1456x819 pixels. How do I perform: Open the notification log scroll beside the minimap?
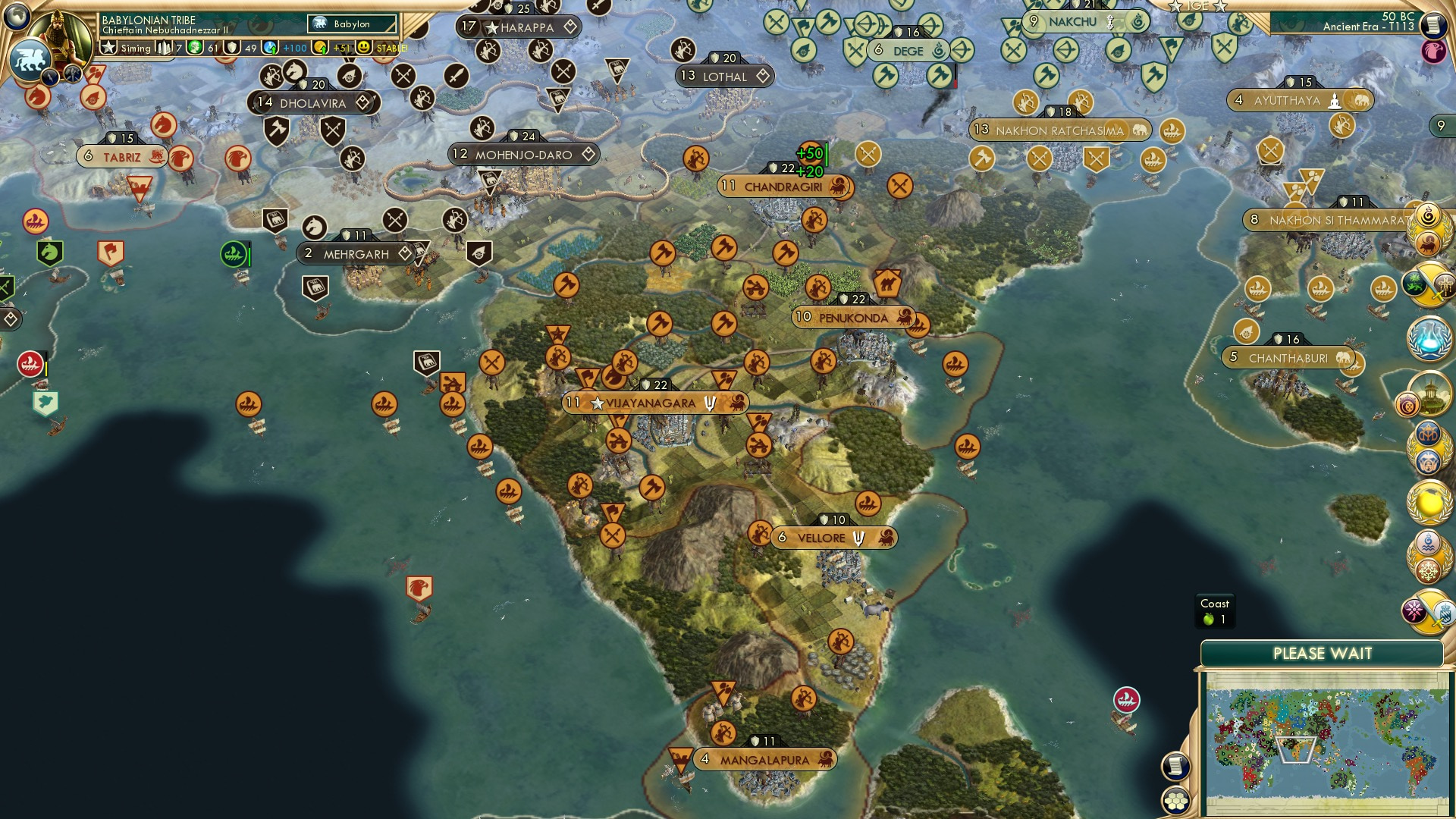click(1177, 766)
